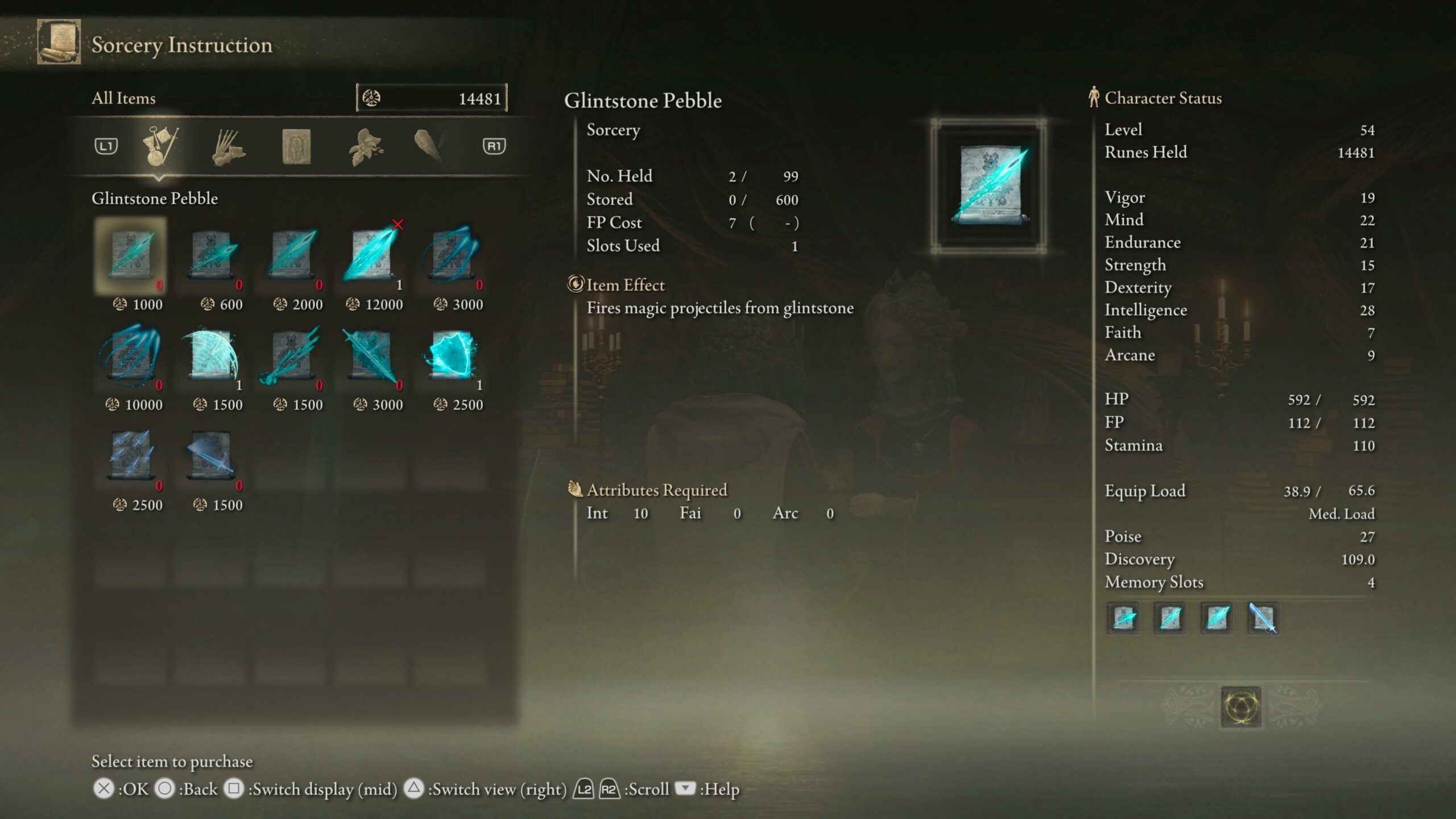The width and height of the screenshot is (1456, 819).
Task: Click the L1 page-left shoulder prompt
Action: pyautogui.click(x=106, y=147)
